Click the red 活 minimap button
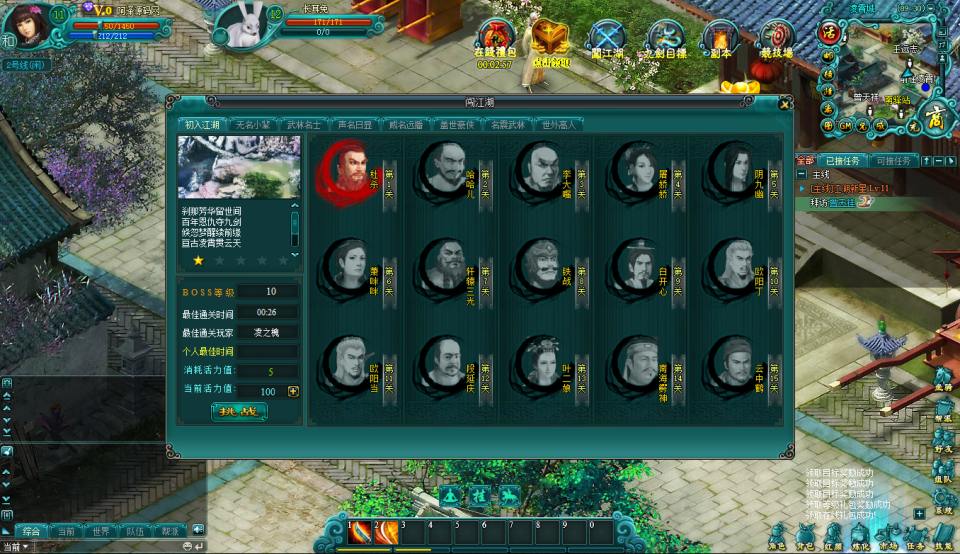This screenshot has width=960, height=554. (828, 31)
